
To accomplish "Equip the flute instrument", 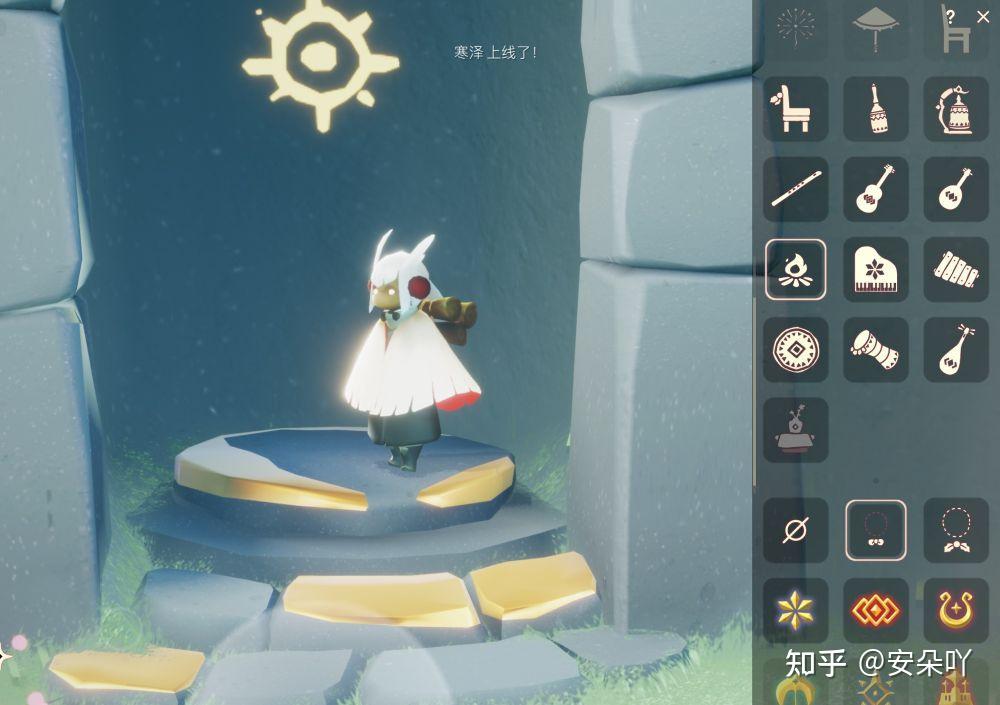I will click(796, 189).
